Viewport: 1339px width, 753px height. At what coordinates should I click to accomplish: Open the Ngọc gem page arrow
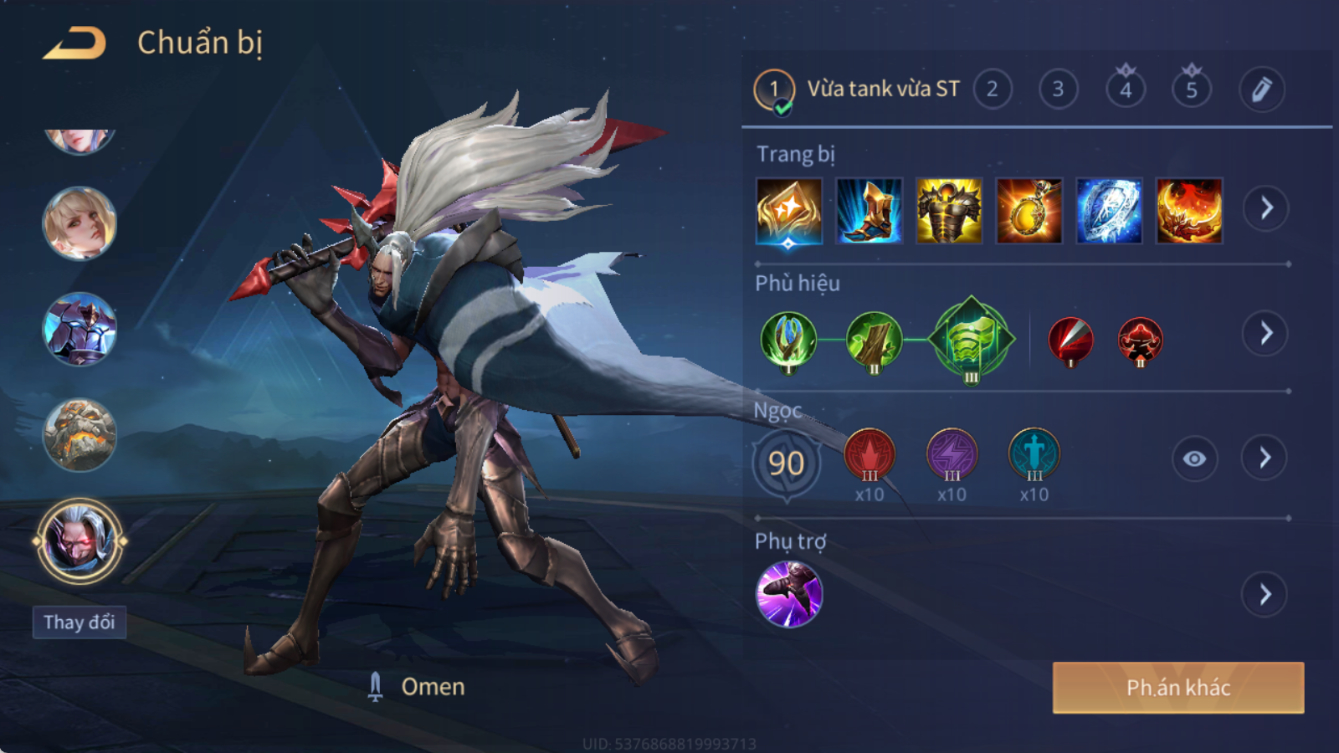point(1265,458)
